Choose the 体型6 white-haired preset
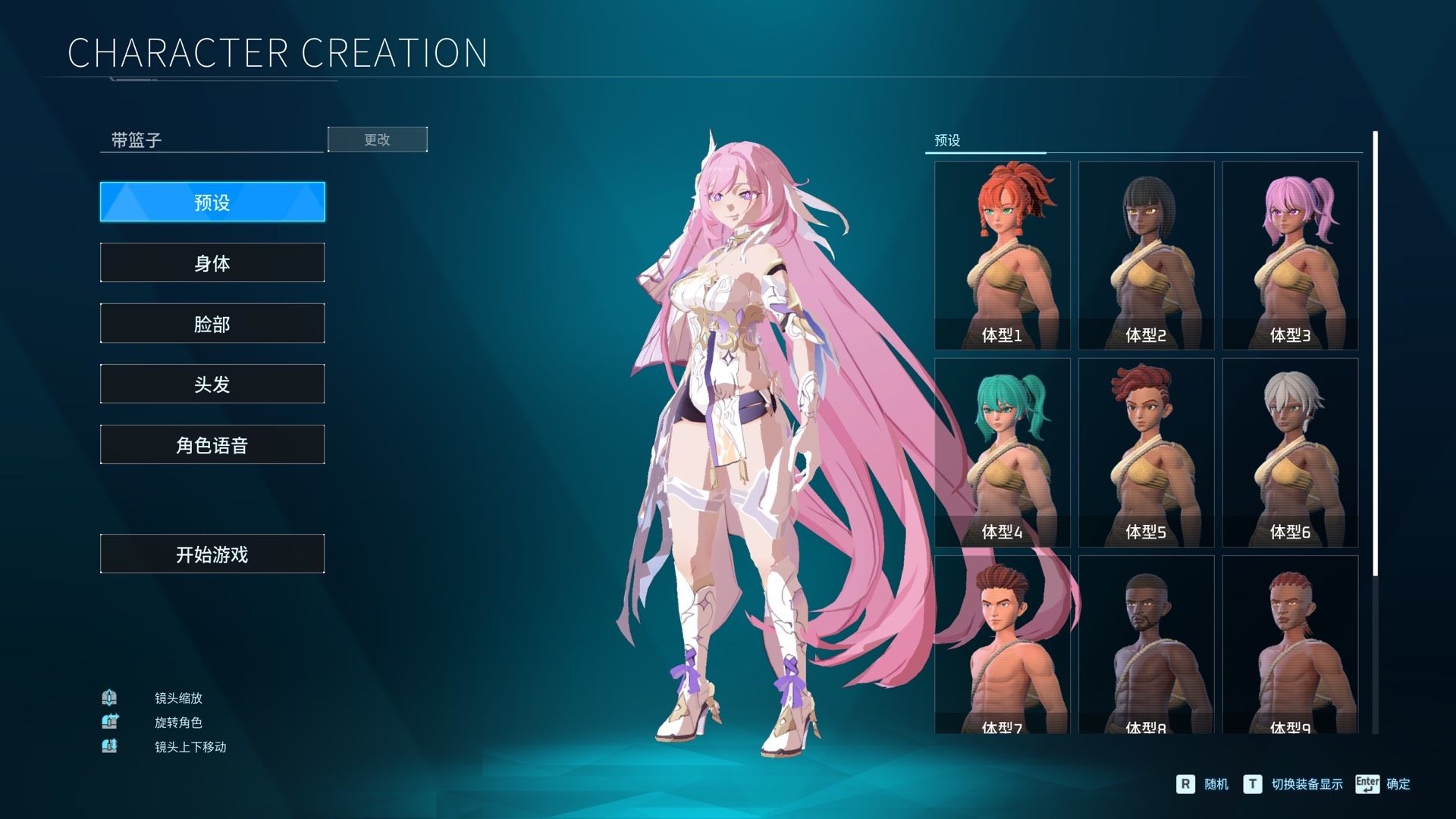This screenshot has width=1456, height=819. (1290, 452)
